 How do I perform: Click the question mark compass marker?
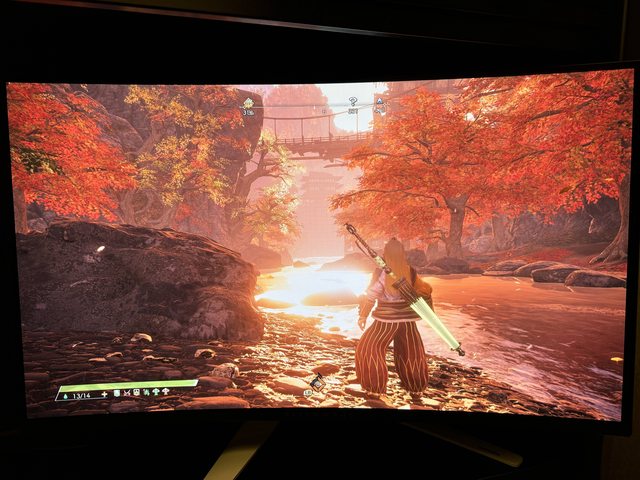pyautogui.click(x=352, y=101)
